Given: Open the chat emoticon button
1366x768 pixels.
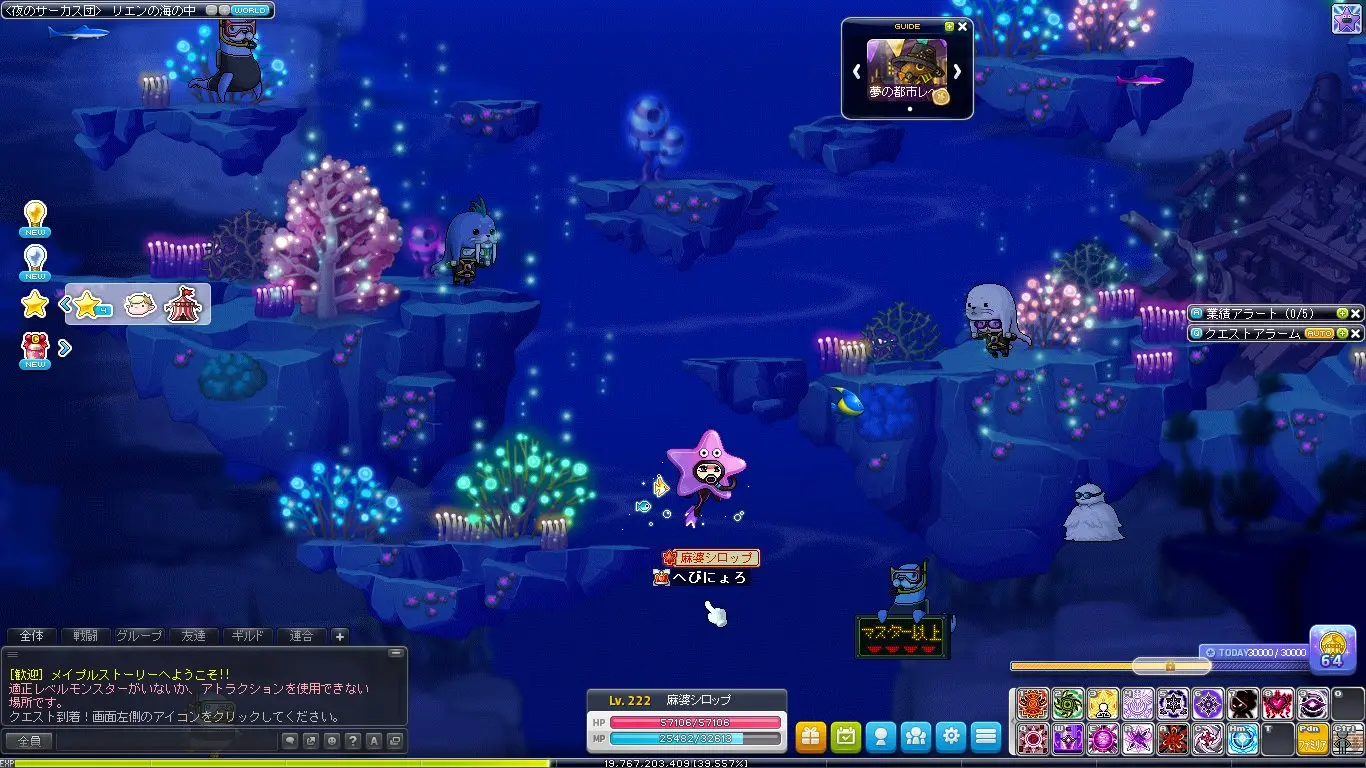Looking at the screenshot, I should point(329,741).
